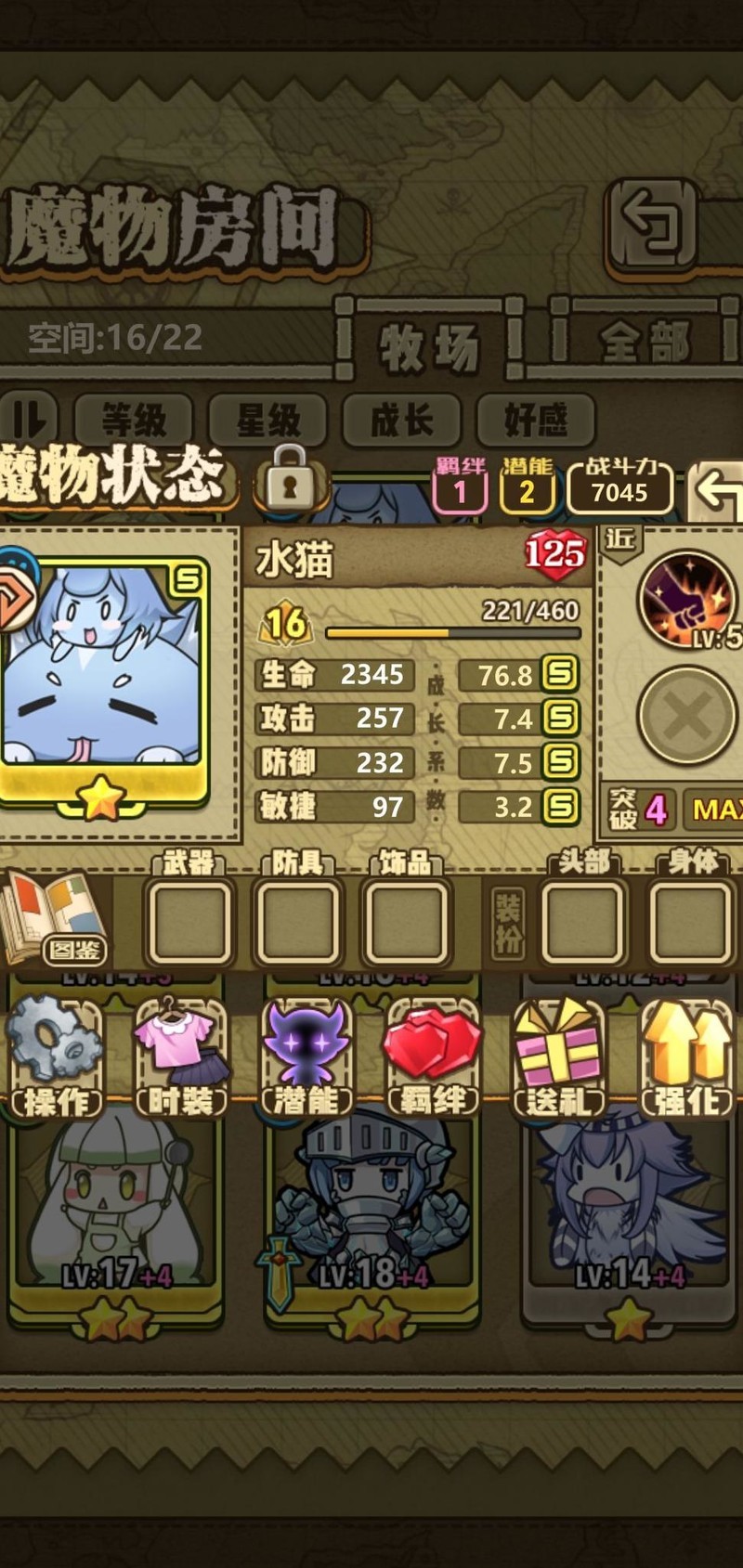Screen dimensions: 743x1568
Task: Open the 羁绊 bond hearts menu
Action: coord(432,1057)
